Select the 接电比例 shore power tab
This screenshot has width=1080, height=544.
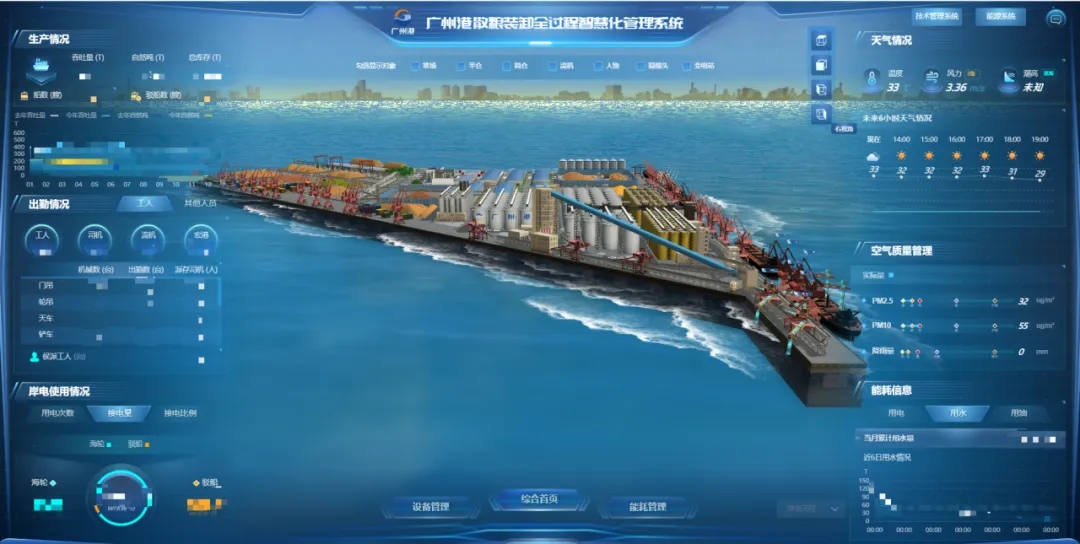[179, 413]
